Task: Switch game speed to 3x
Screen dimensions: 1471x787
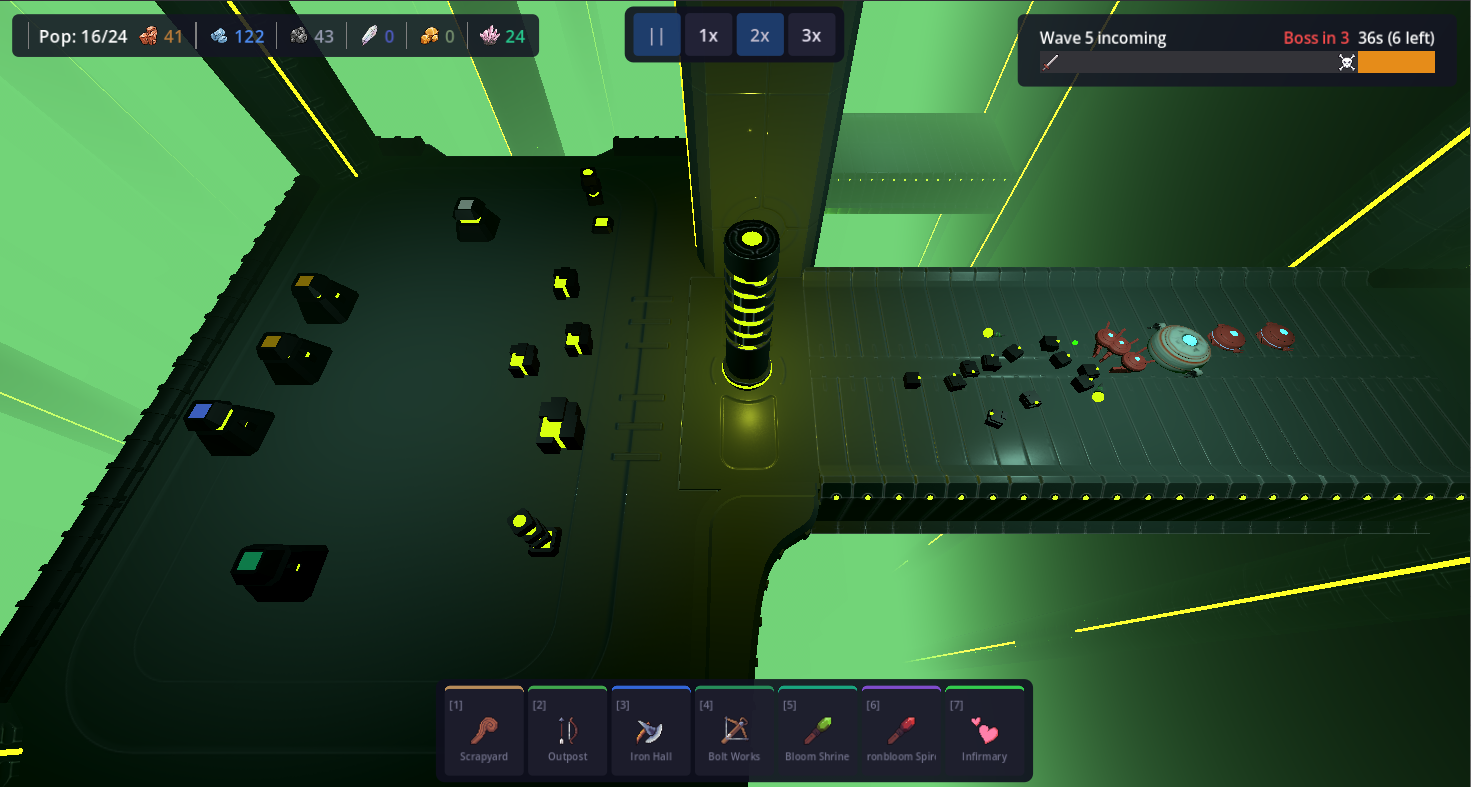Action: pos(811,36)
